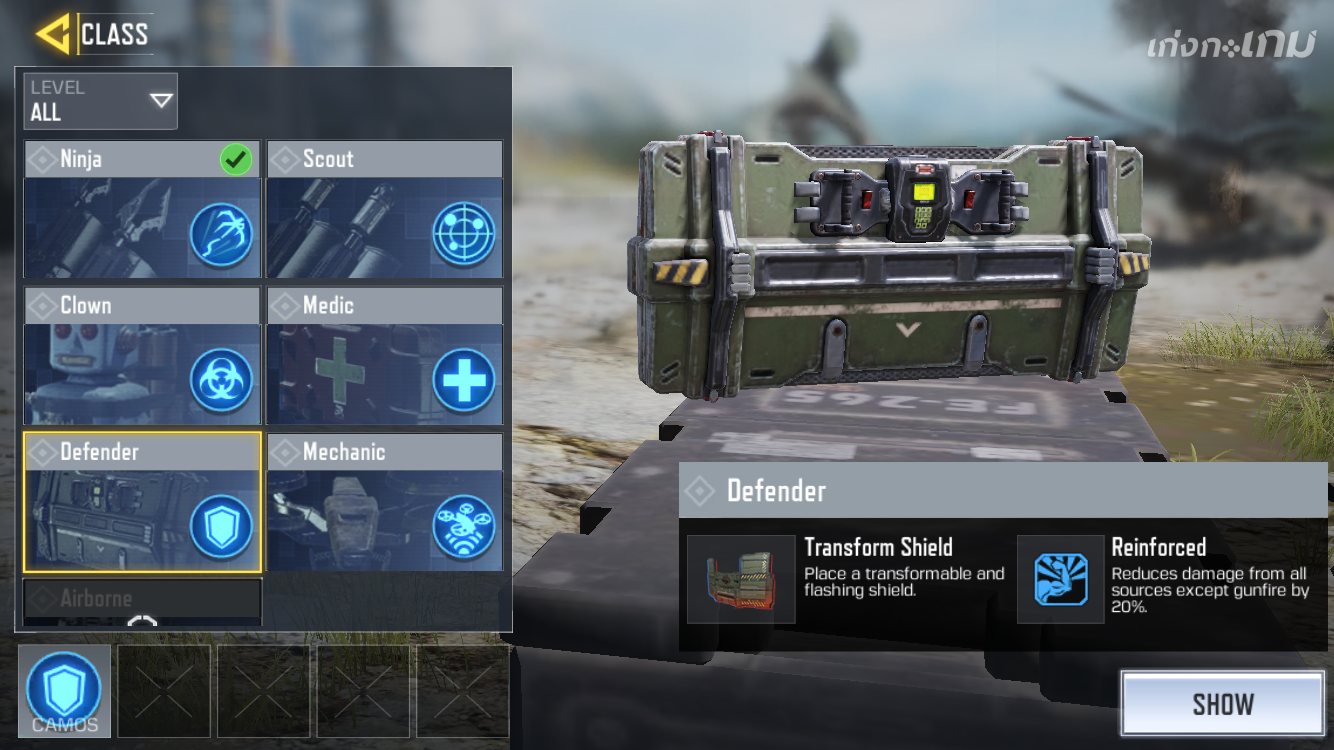
Task: Open the Camos shield slot
Action: pyautogui.click(x=65, y=691)
